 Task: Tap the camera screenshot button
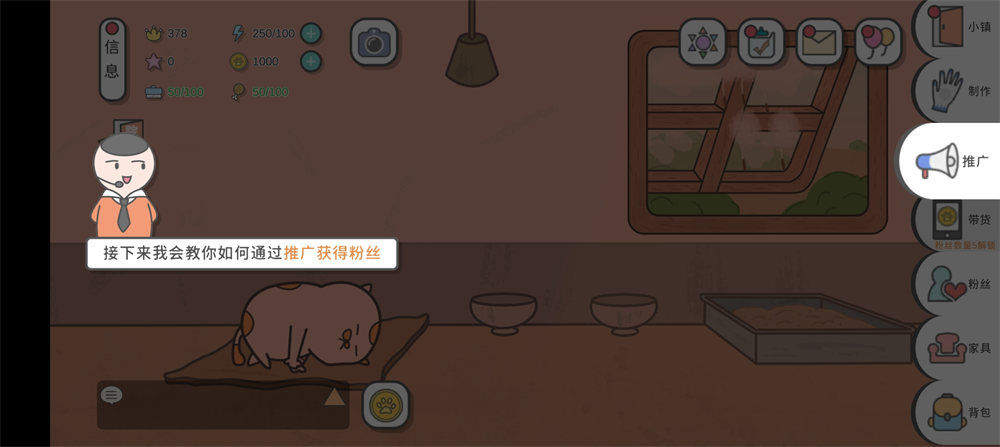tap(374, 42)
